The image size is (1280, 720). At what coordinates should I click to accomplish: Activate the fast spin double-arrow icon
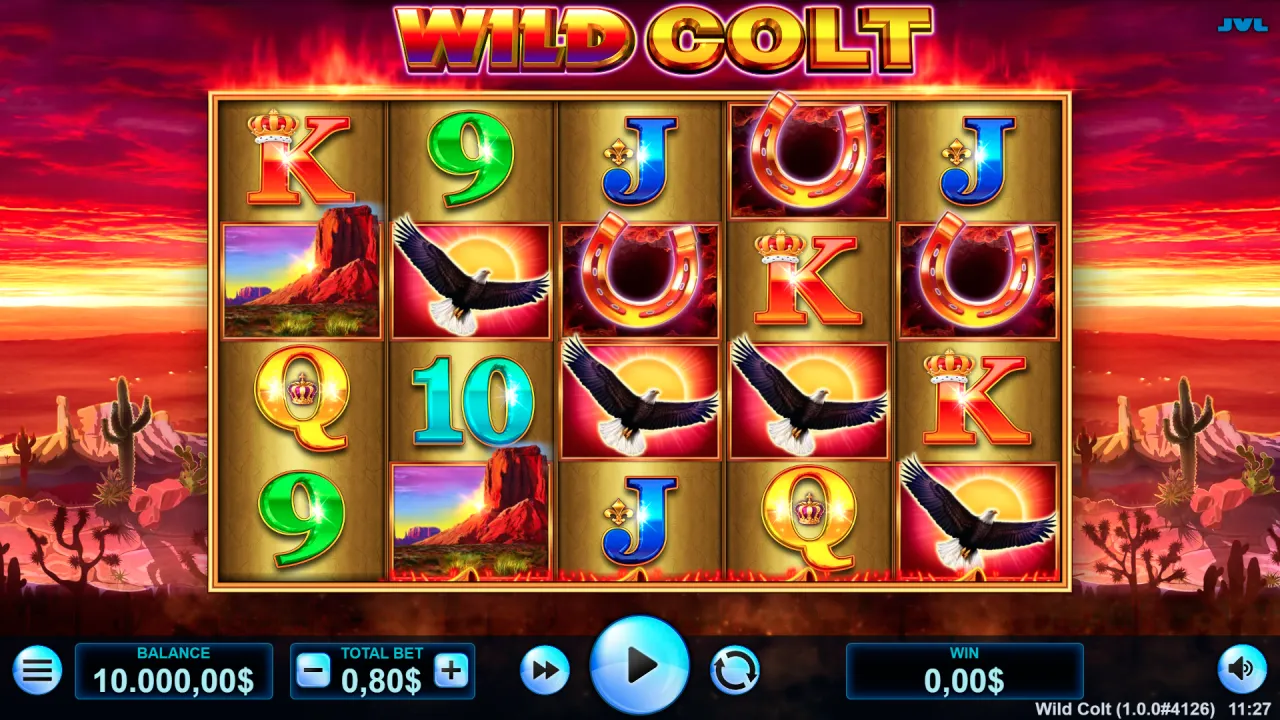[545, 671]
